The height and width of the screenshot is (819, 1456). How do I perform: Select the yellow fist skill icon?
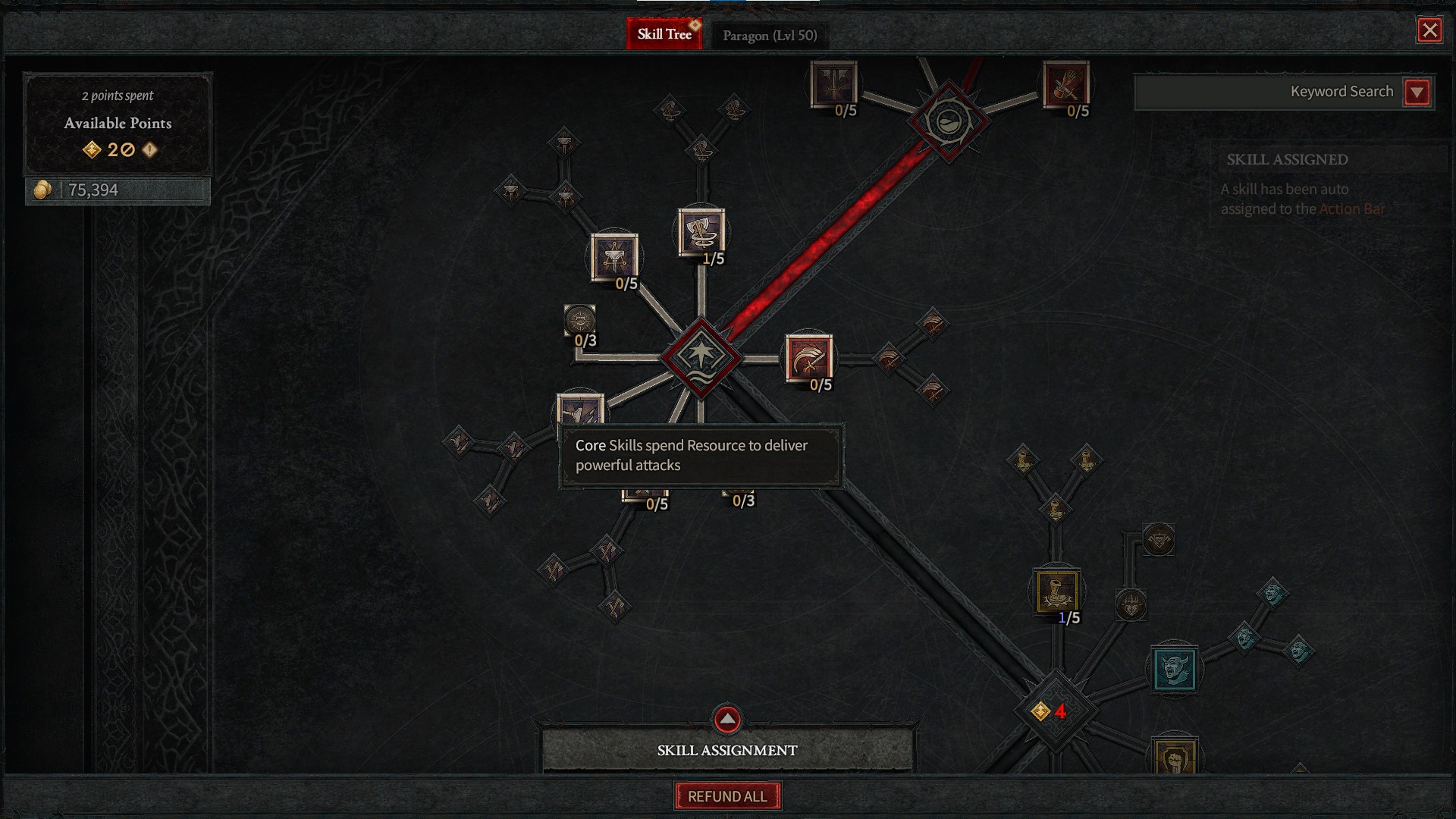pyautogui.click(x=1175, y=757)
